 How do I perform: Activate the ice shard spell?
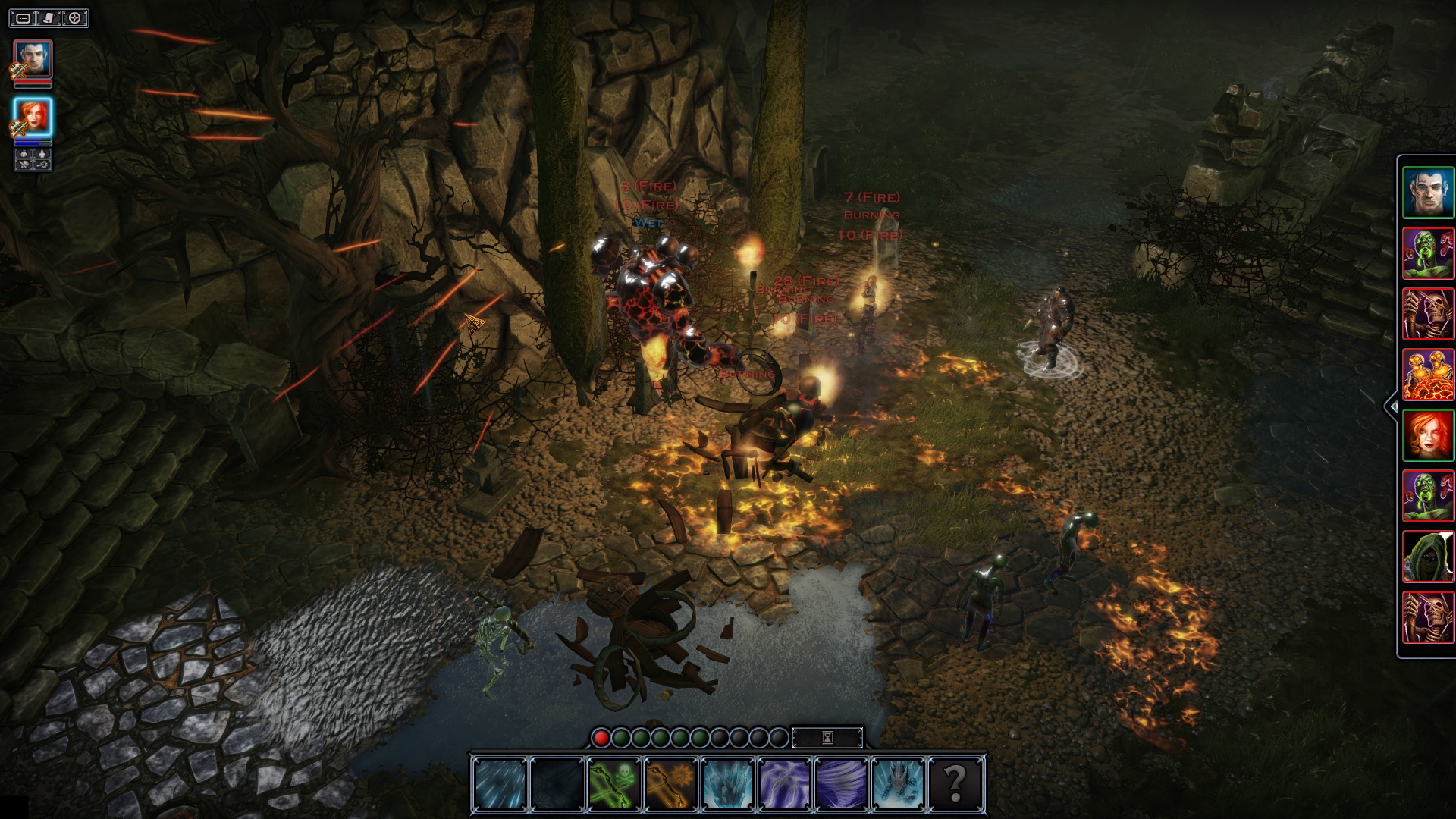point(728,783)
